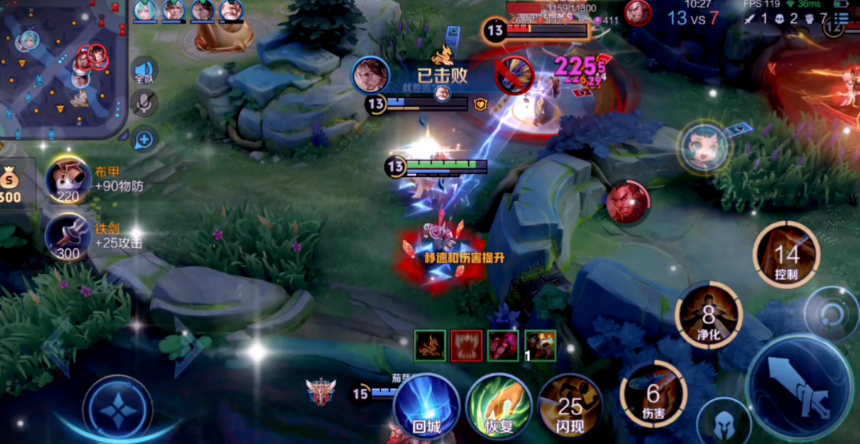The image size is (860, 444).
Task: Activate the 回城 recall ability
Action: (426, 404)
